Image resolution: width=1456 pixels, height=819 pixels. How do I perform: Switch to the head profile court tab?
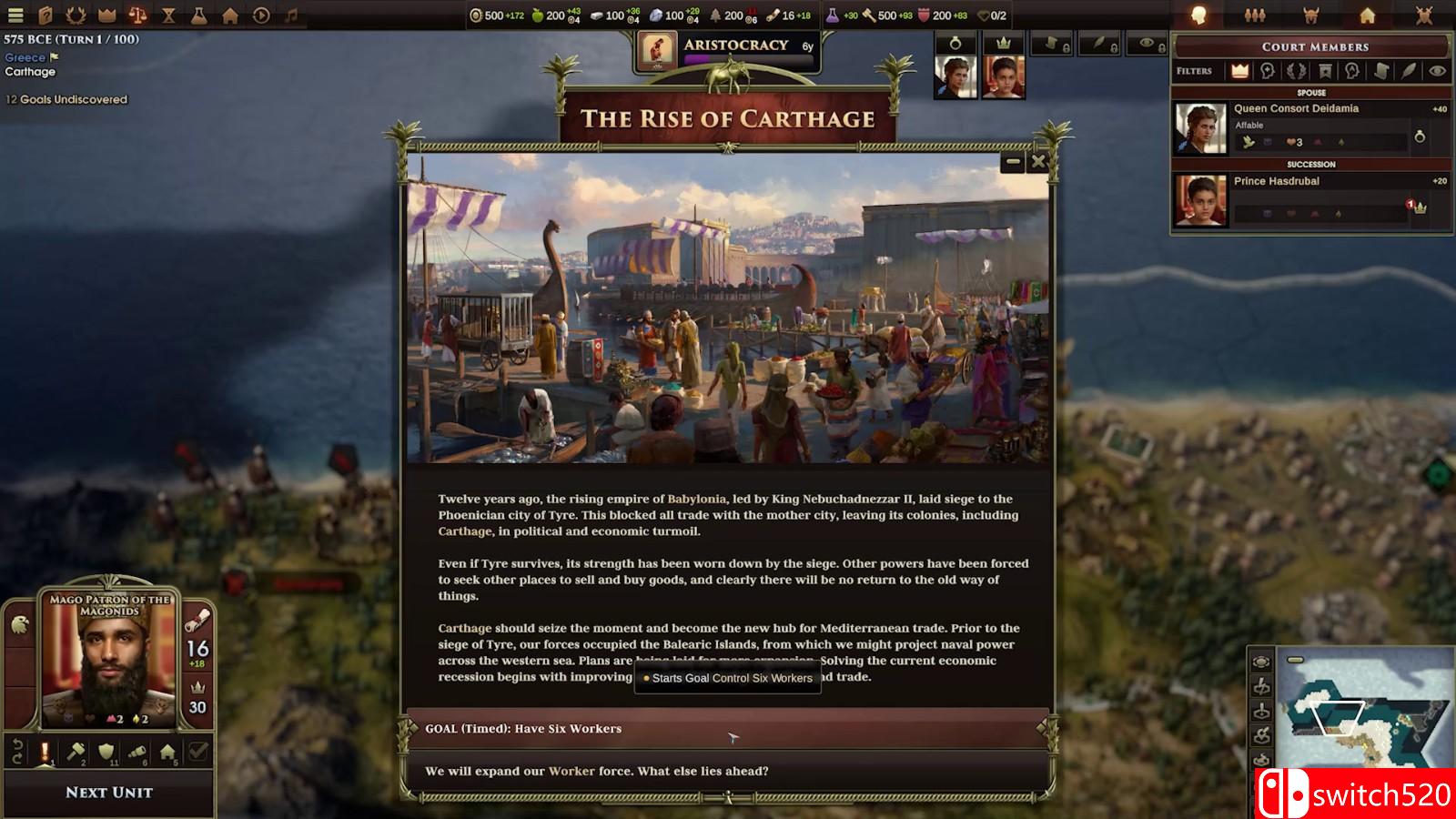[x=1198, y=15]
